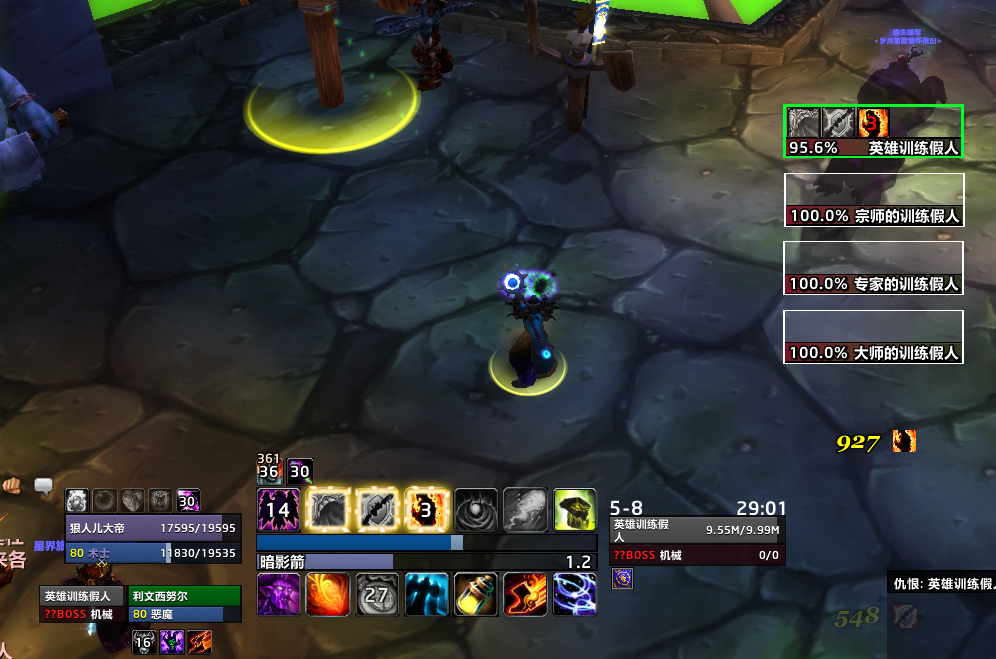Click the grey icon showing 27
This screenshot has height=659, width=996.
point(377,594)
